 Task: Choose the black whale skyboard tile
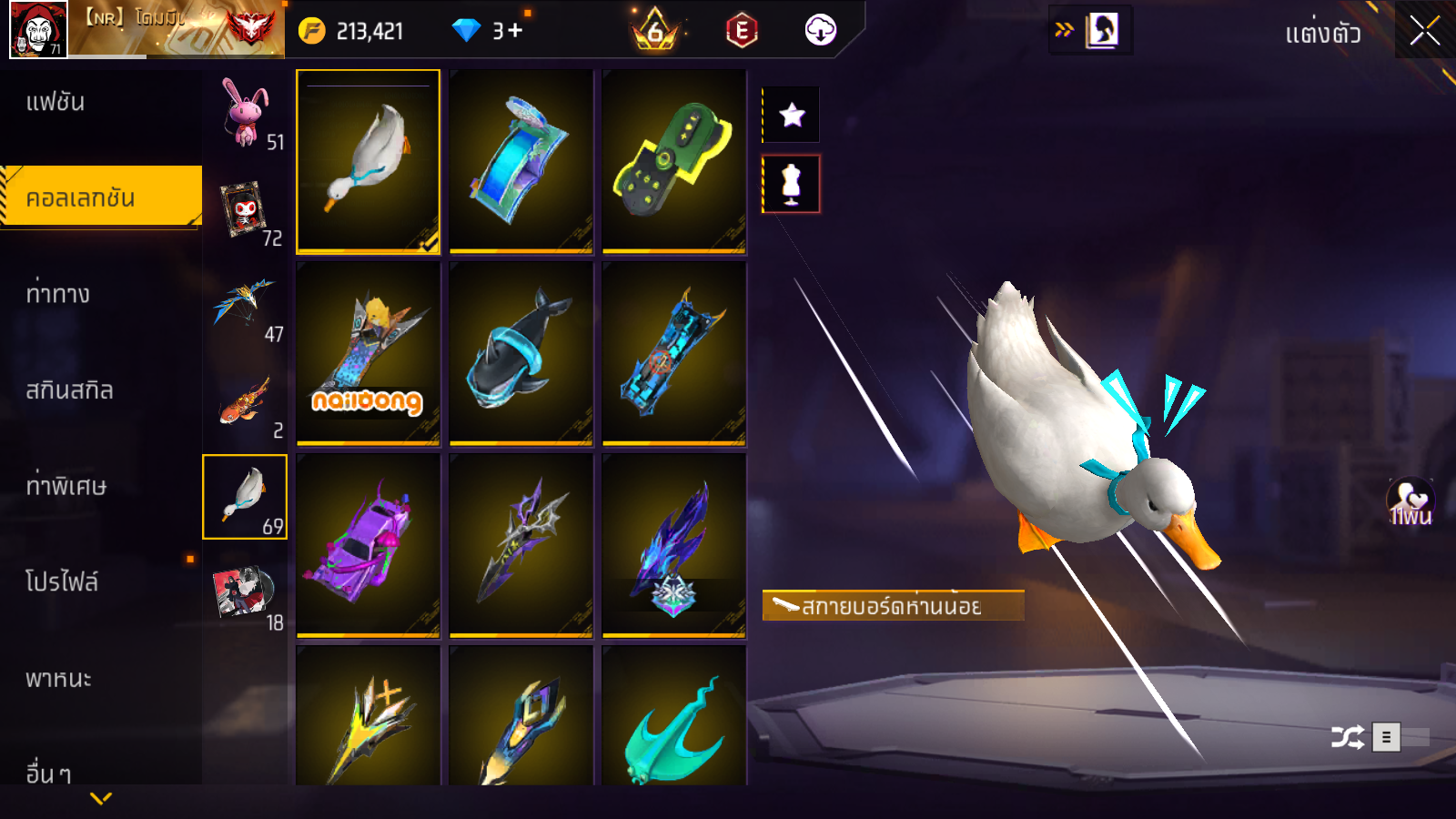click(521, 353)
